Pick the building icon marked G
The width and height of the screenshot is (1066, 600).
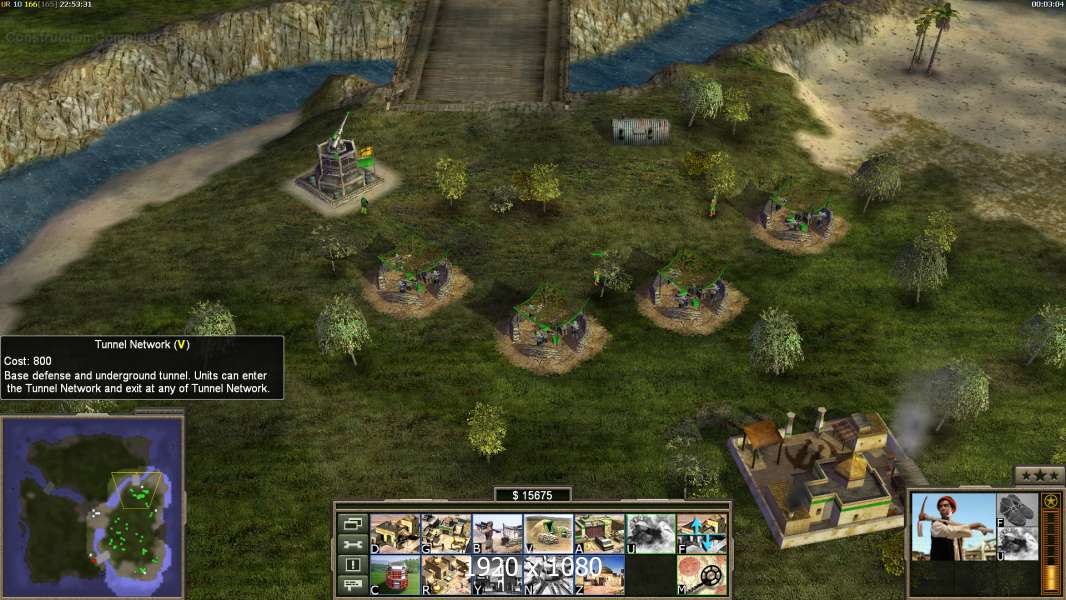446,534
